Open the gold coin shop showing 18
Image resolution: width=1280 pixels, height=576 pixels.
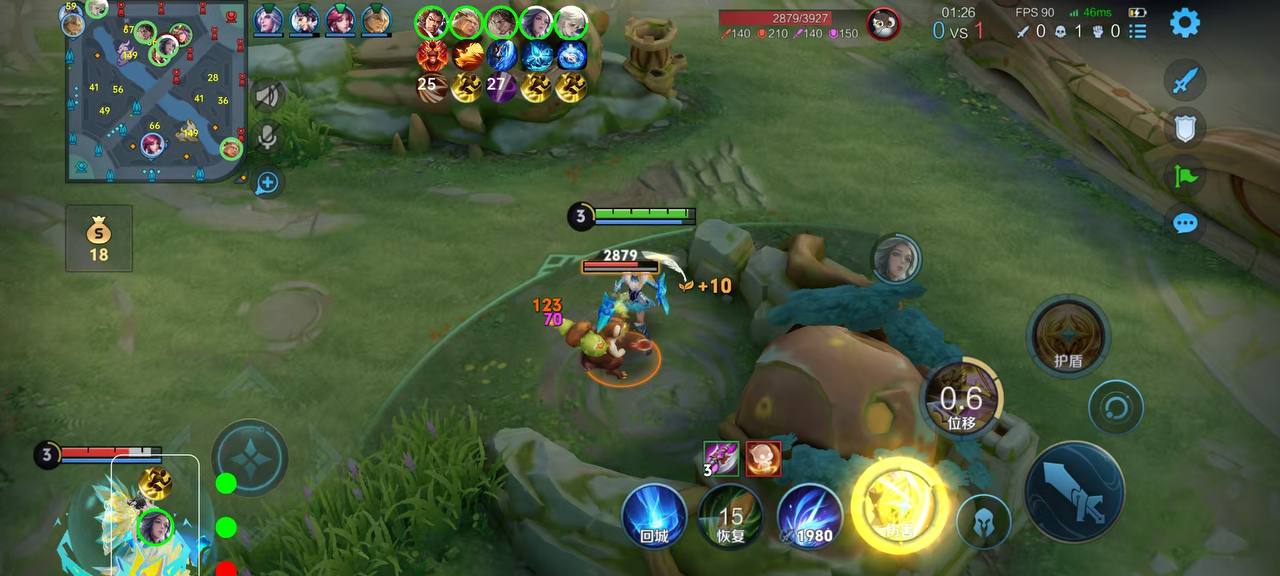point(98,239)
